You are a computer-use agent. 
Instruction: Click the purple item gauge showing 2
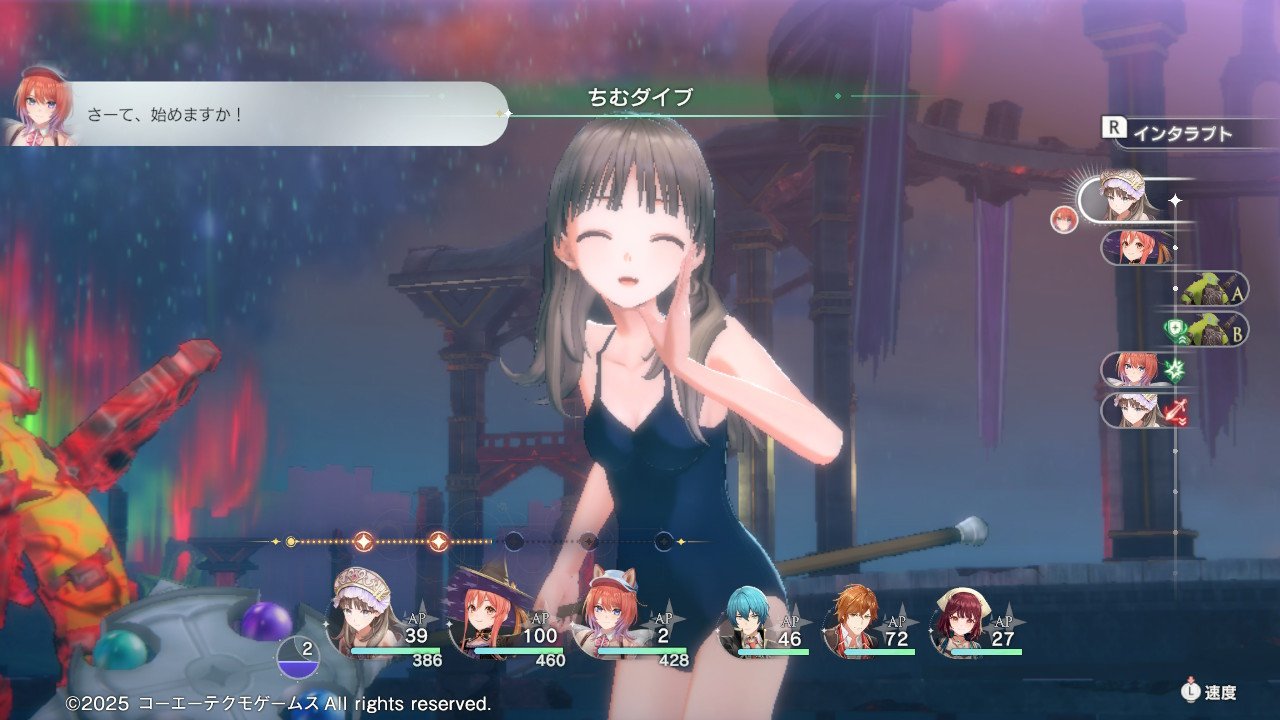[298, 655]
